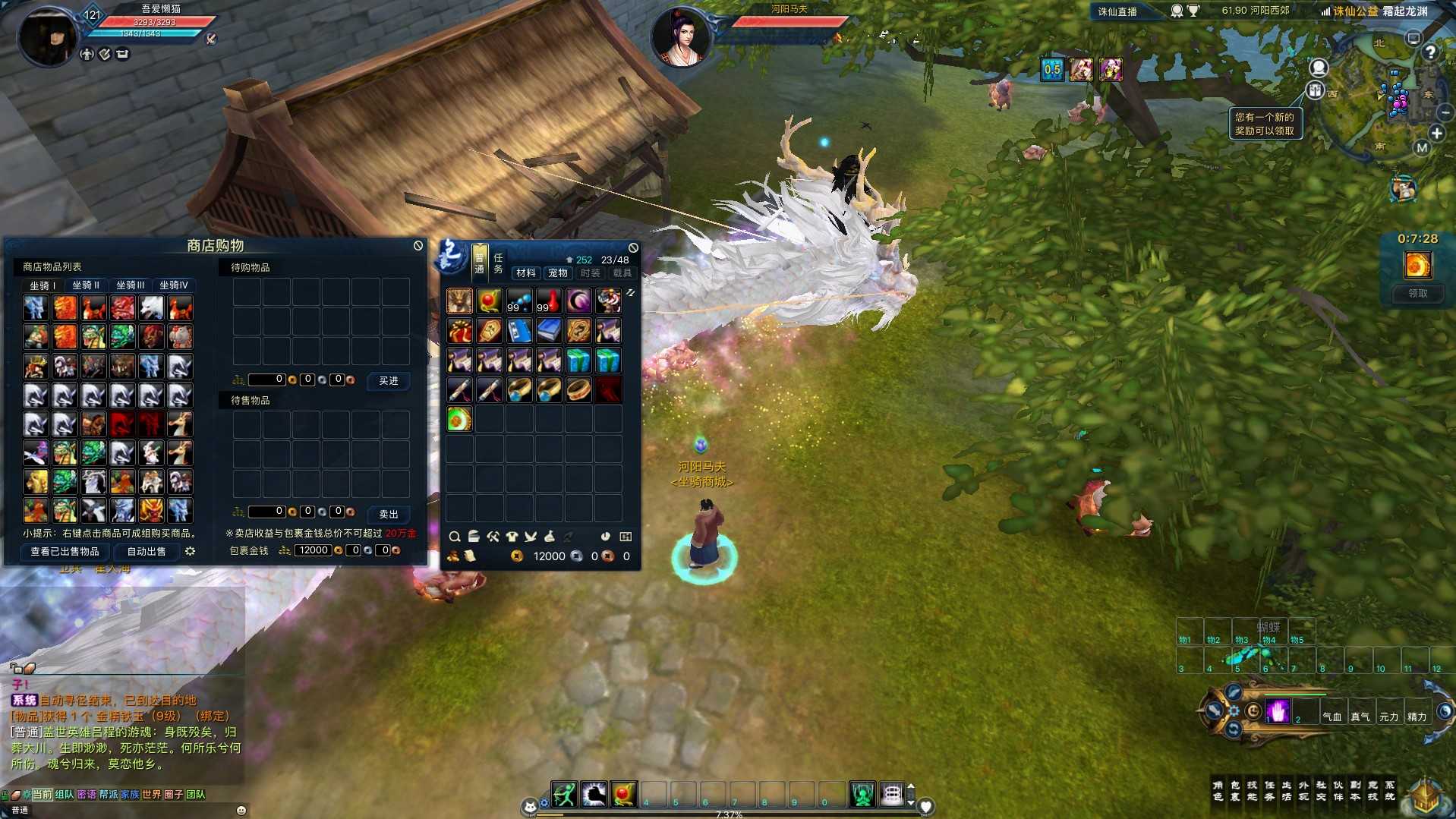Close the inventory bag window
1456x819 pixels.
[x=633, y=248]
